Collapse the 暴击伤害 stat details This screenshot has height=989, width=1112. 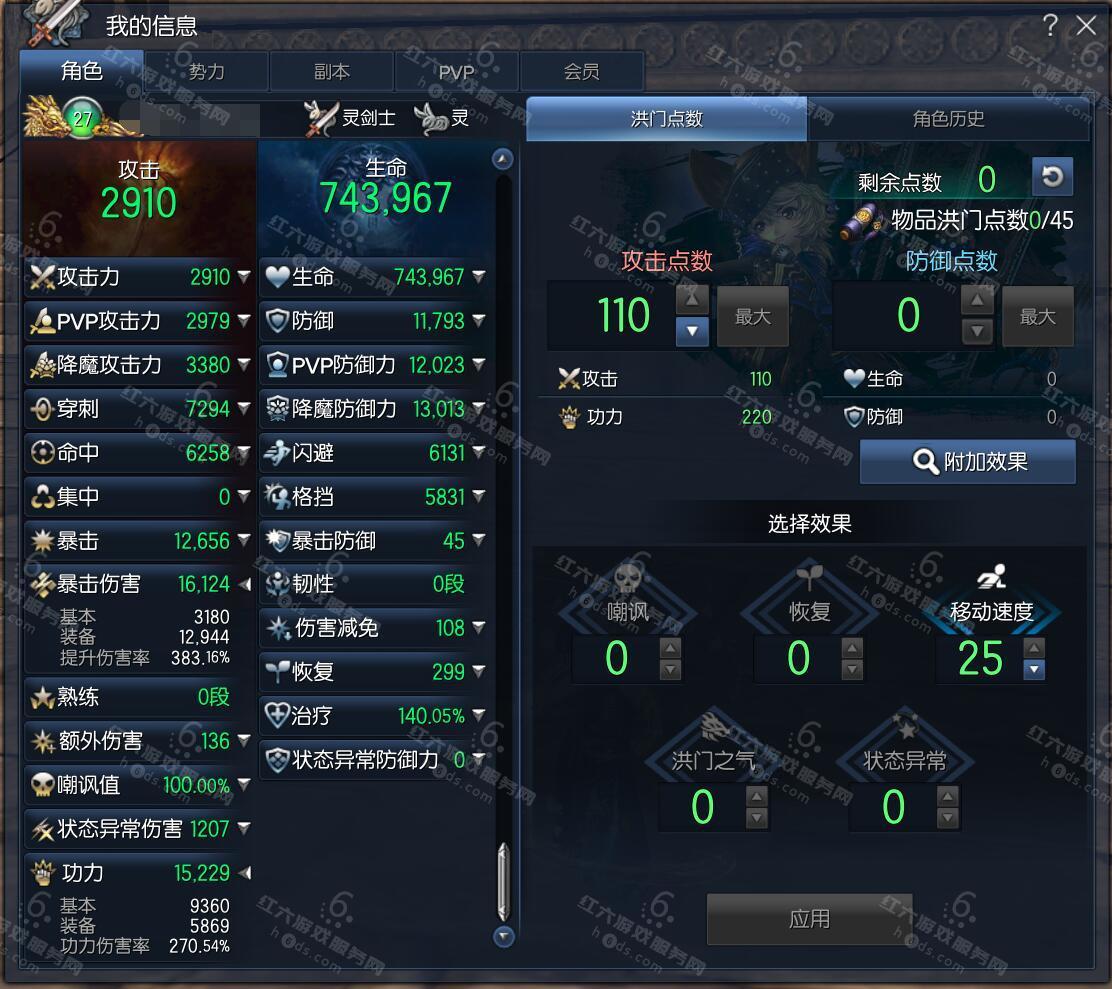244,584
